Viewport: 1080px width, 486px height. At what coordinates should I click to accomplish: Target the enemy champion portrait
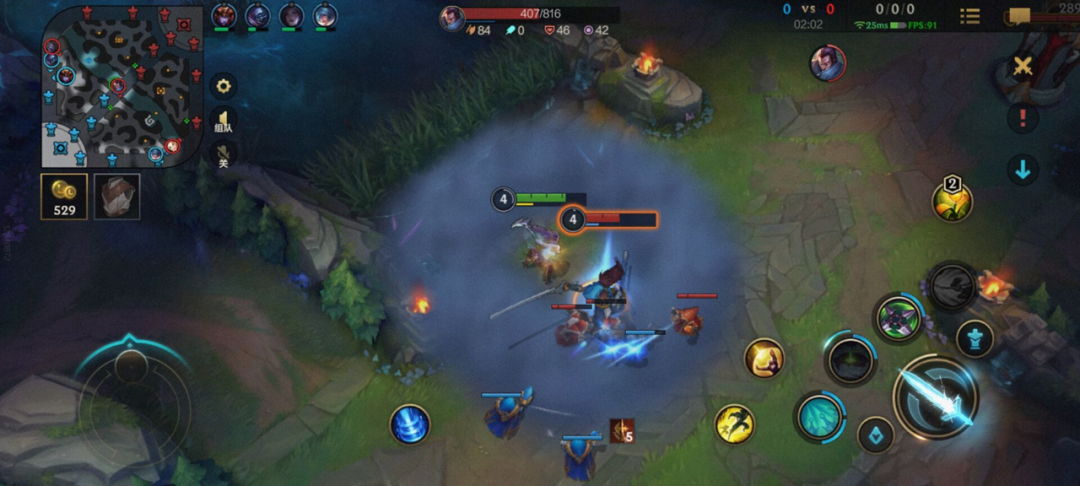click(827, 63)
